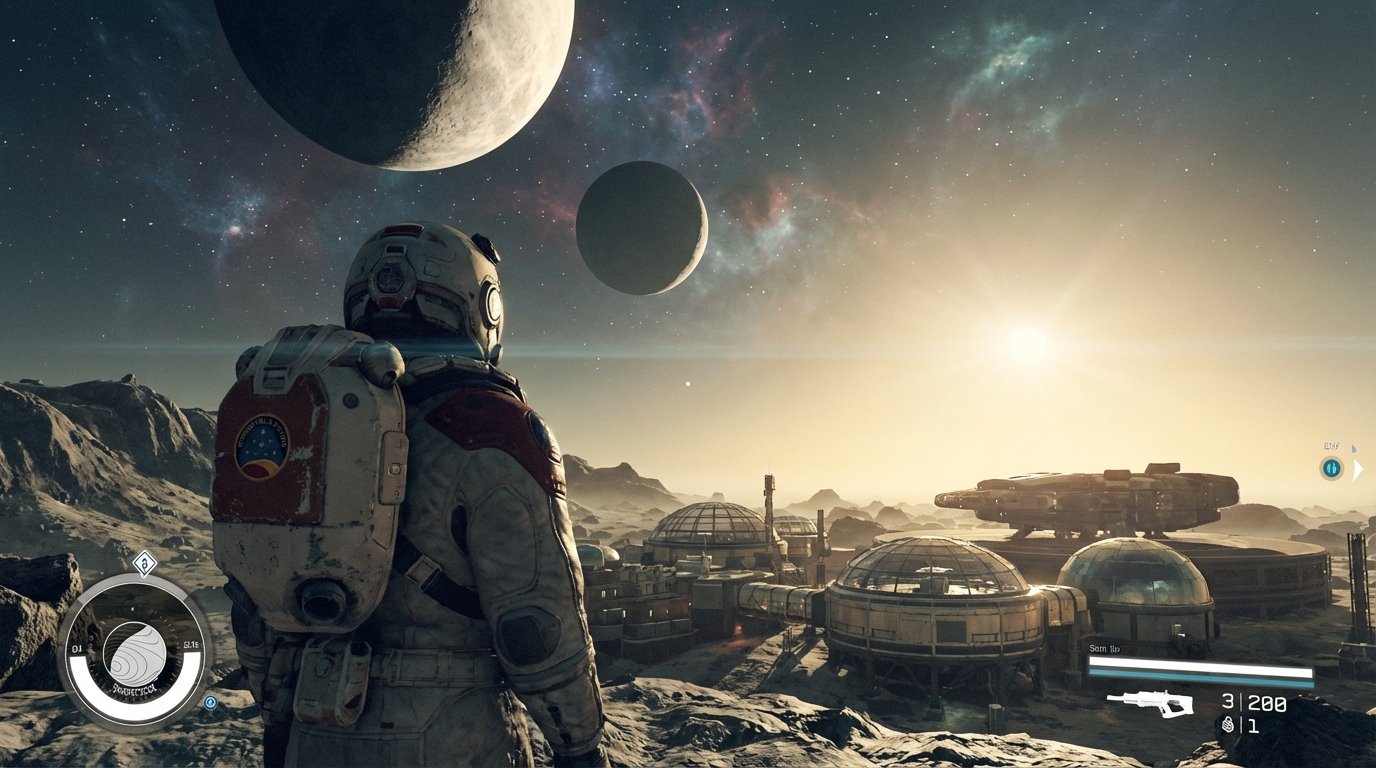Select the blue O2/CO2 indicator on the right
The height and width of the screenshot is (768, 1376).
1332,468
